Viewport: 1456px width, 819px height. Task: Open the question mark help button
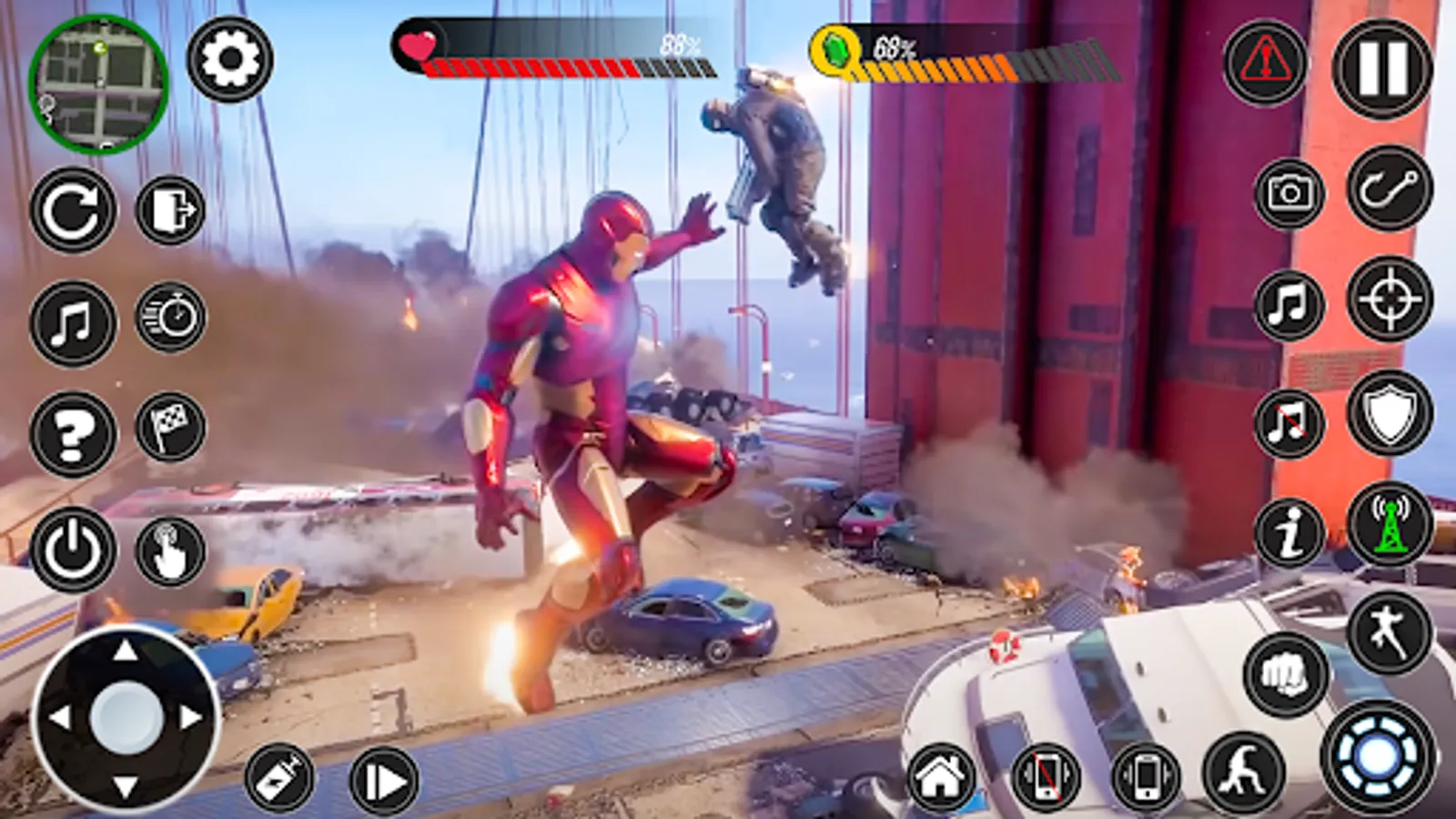(73, 434)
